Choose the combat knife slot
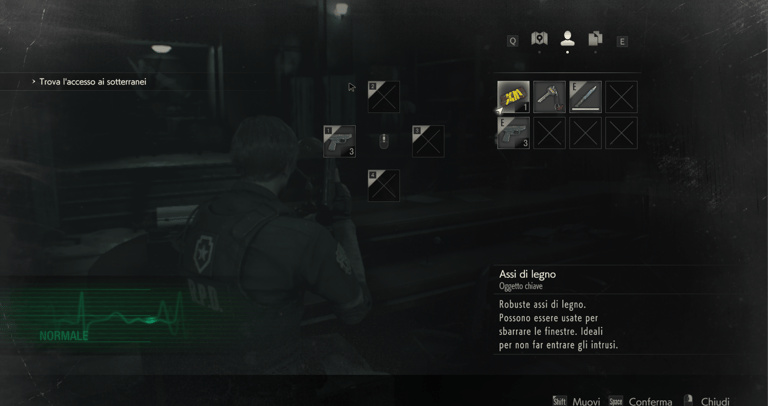768x406 pixels. (x=585, y=97)
